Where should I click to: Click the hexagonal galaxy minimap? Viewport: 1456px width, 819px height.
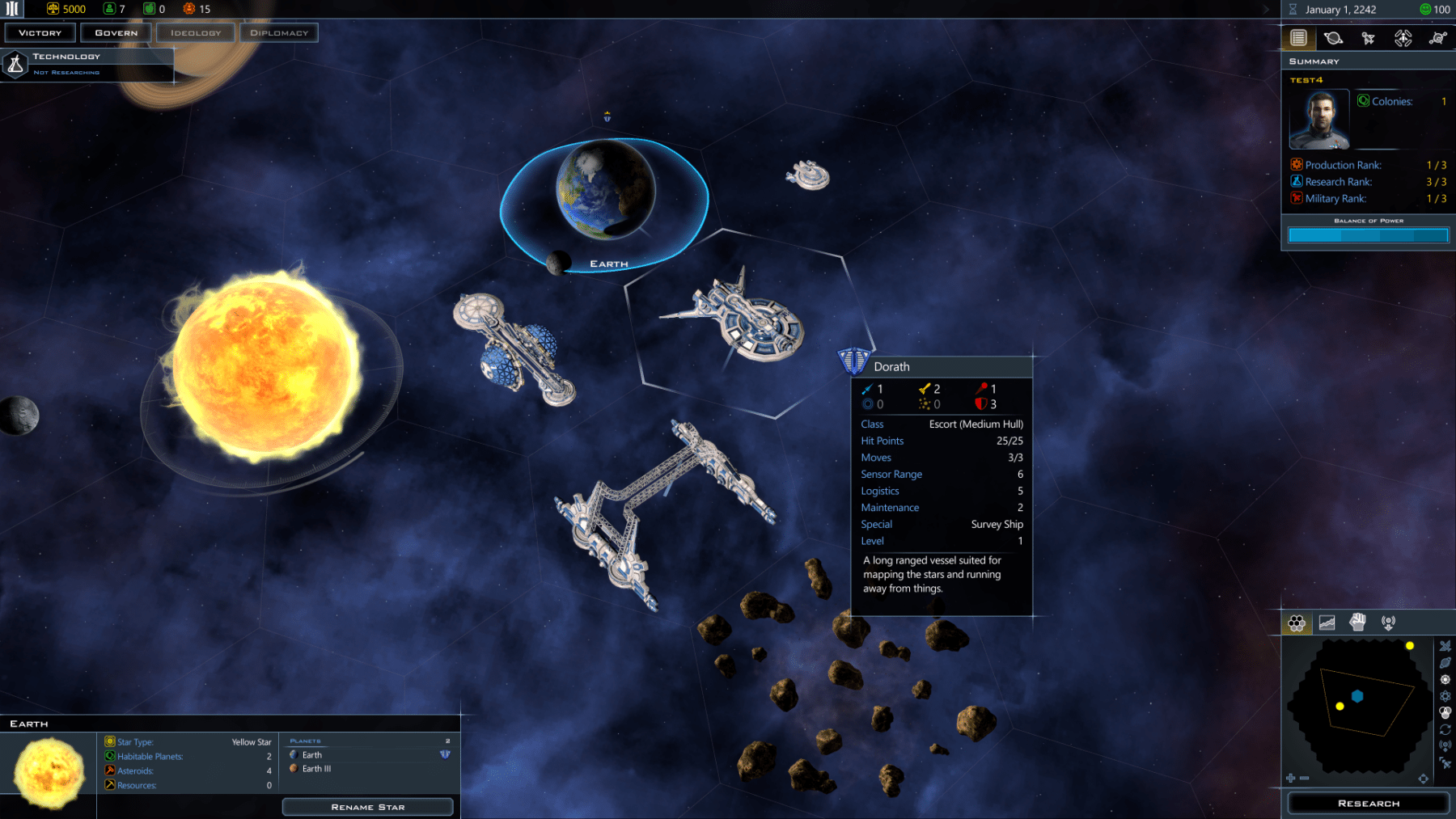pos(1359,705)
